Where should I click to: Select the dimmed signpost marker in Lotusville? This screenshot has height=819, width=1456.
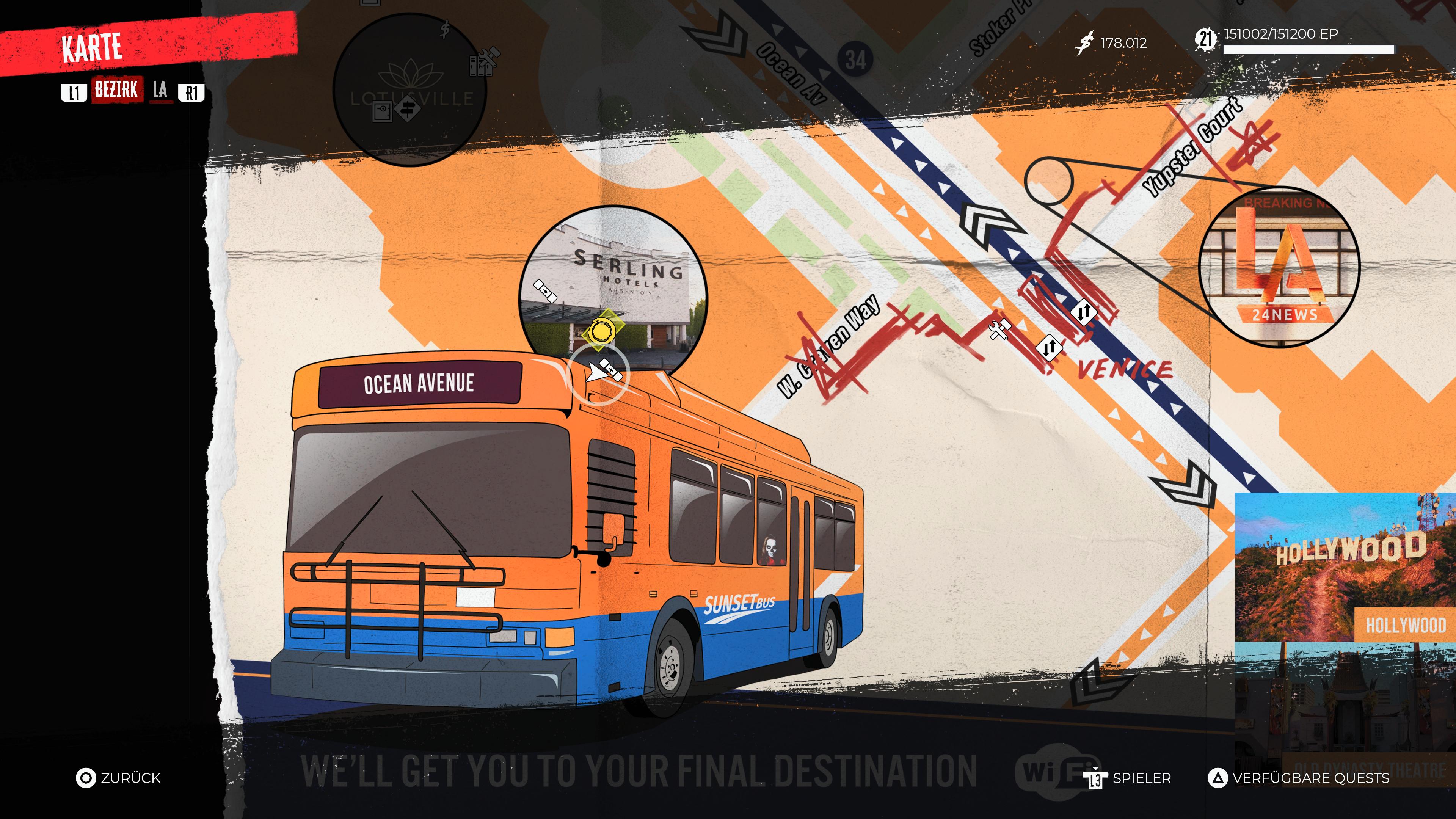point(408,108)
